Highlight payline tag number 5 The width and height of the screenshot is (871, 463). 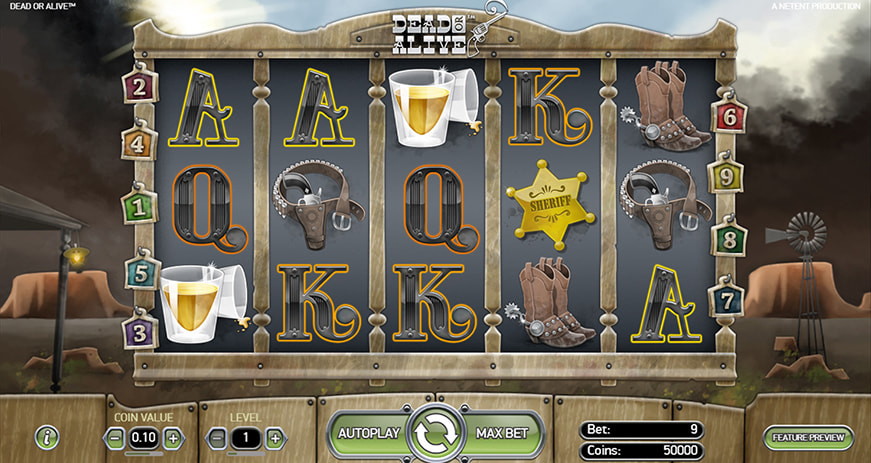[141, 272]
